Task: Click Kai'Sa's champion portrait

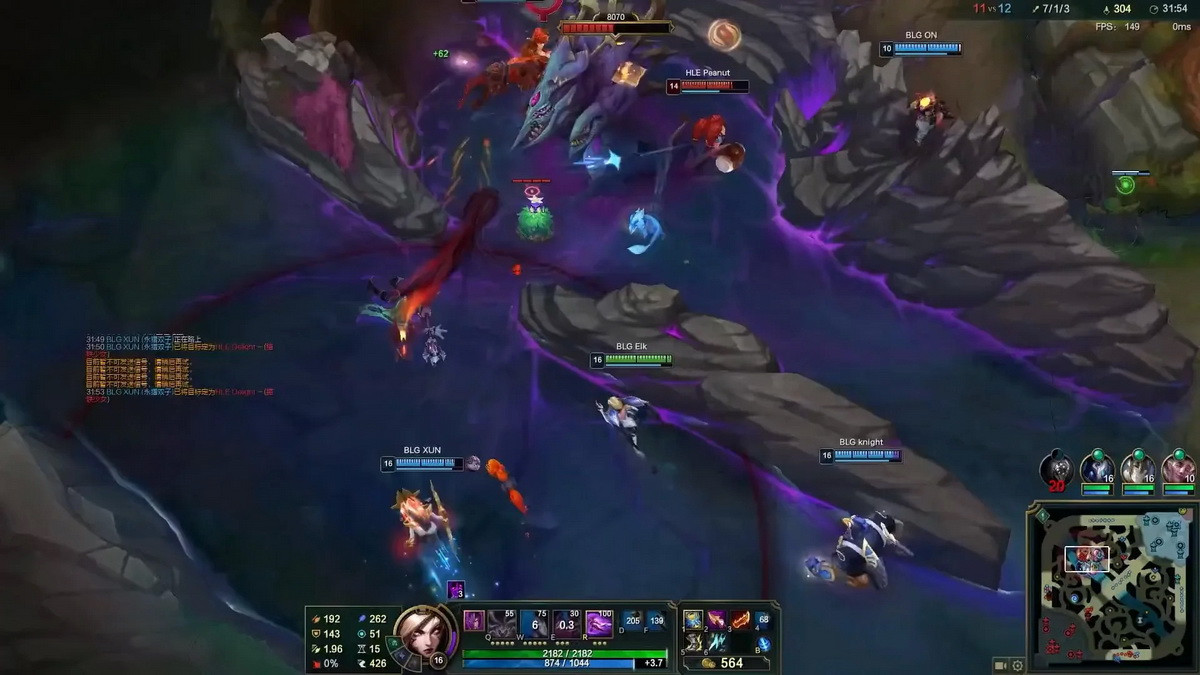Action: click(x=419, y=632)
